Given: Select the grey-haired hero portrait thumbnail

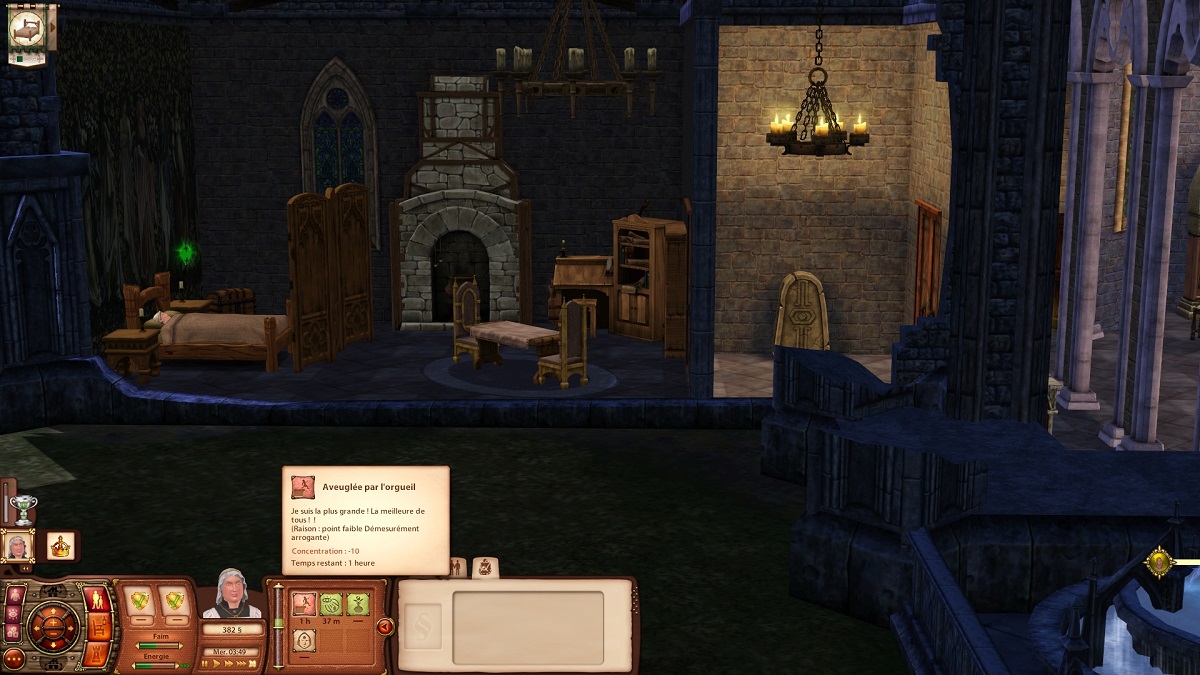Looking at the screenshot, I should 18,546.
